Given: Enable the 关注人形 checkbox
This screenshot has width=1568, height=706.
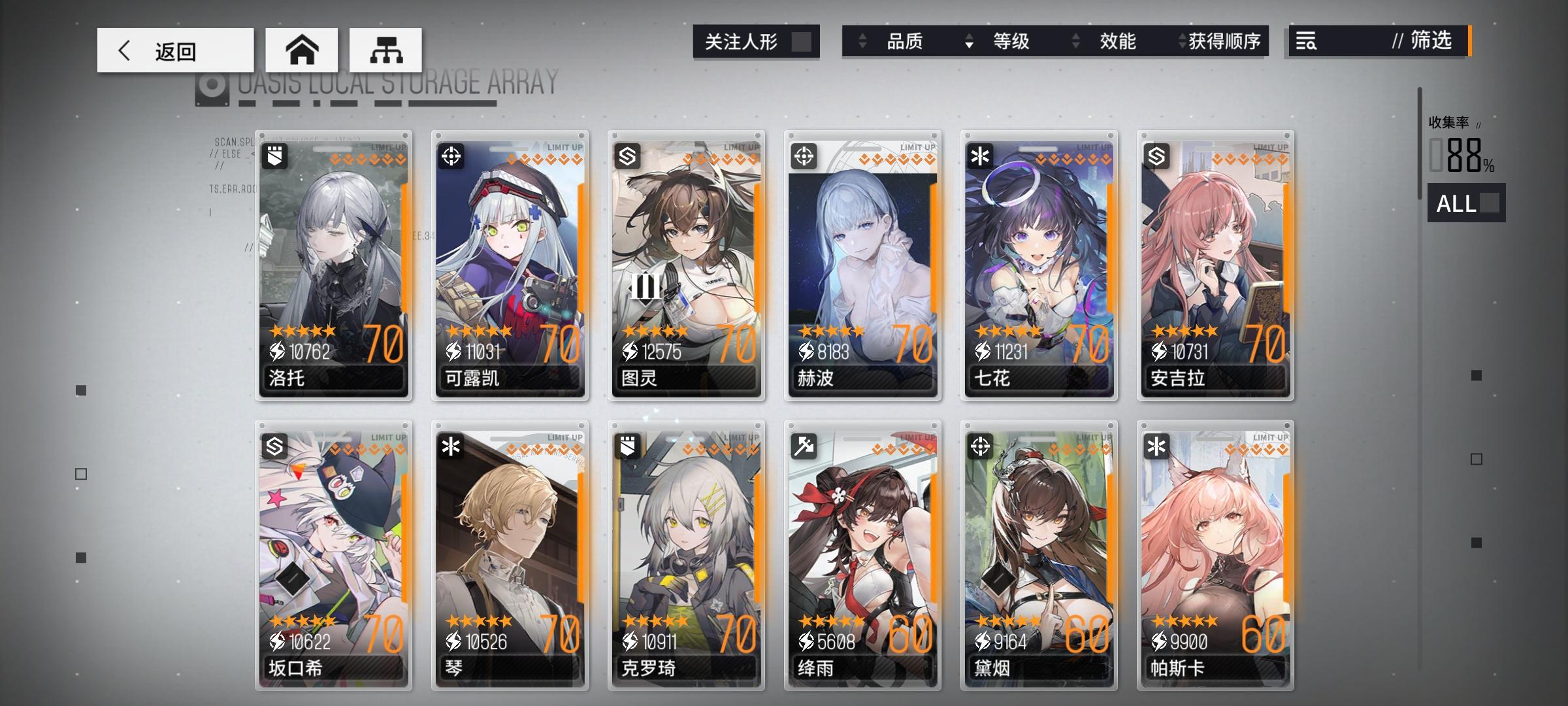Looking at the screenshot, I should 802,41.
